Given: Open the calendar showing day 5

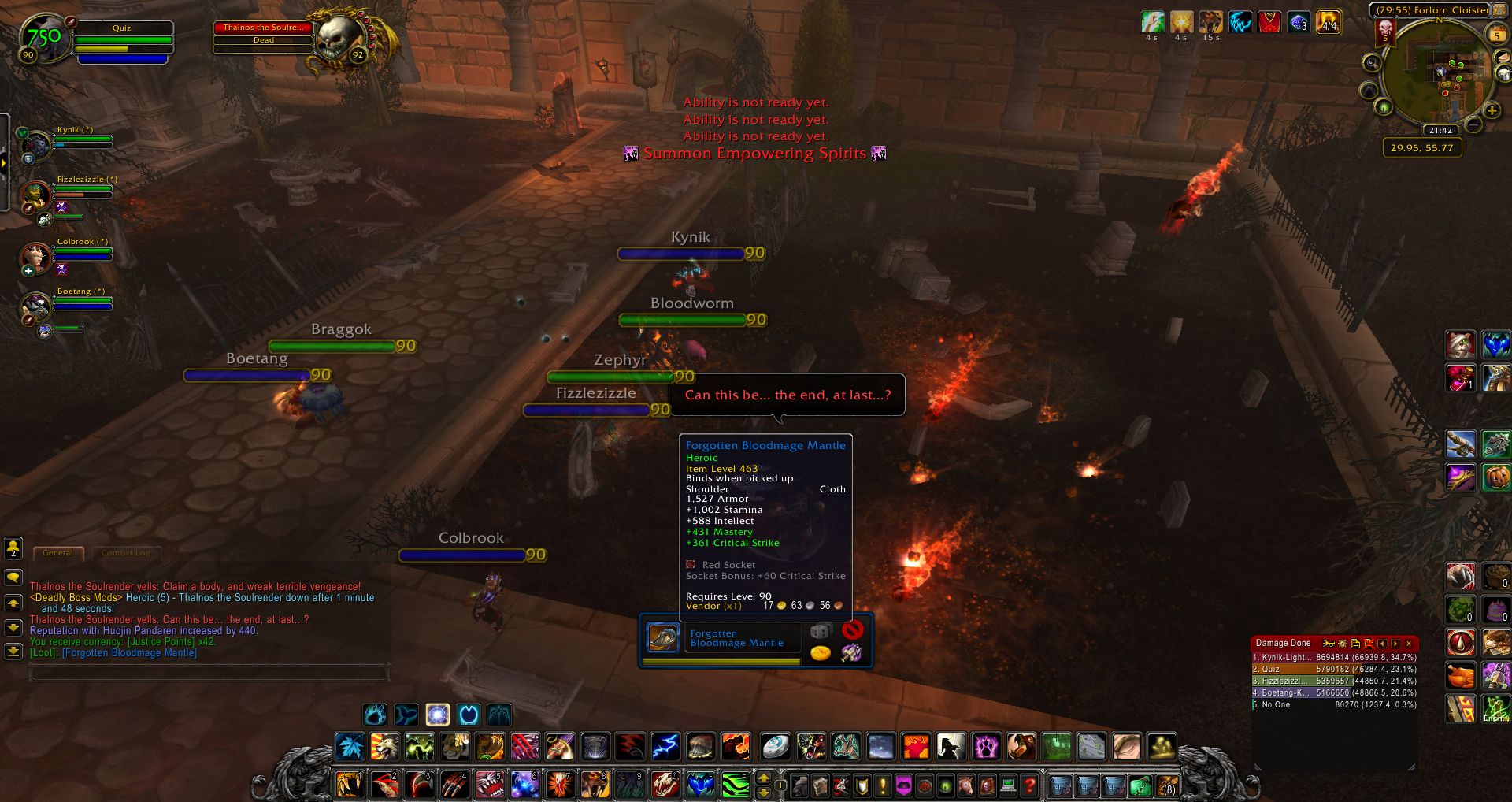Looking at the screenshot, I should click(1496, 35).
